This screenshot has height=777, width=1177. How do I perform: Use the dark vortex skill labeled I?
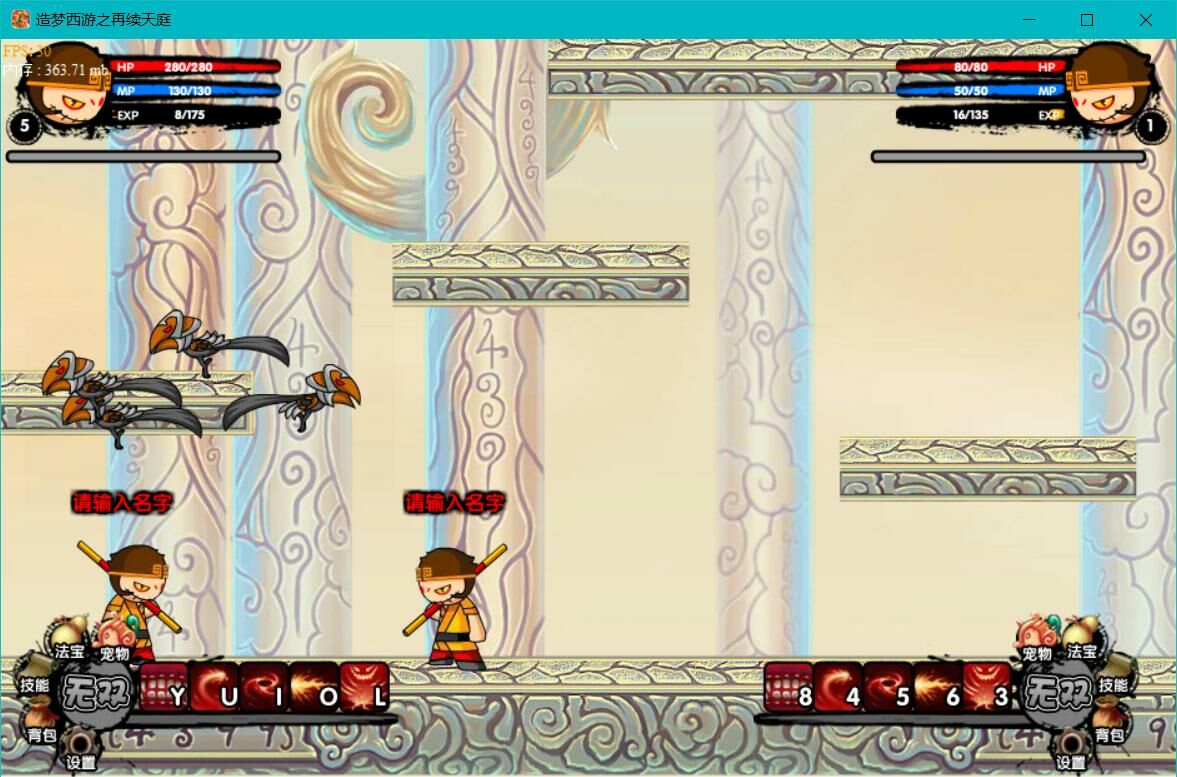pyautogui.click(x=264, y=687)
